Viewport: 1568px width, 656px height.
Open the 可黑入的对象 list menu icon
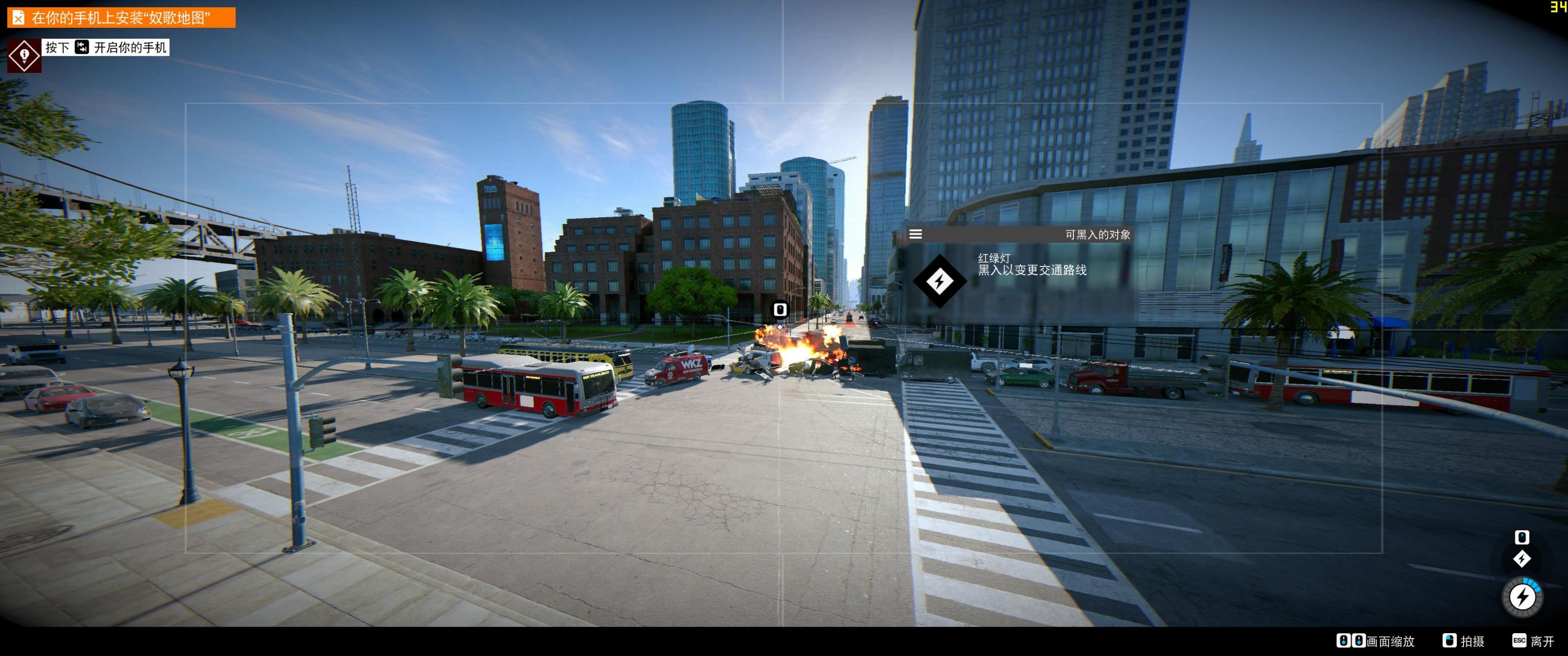pos(915,234)
